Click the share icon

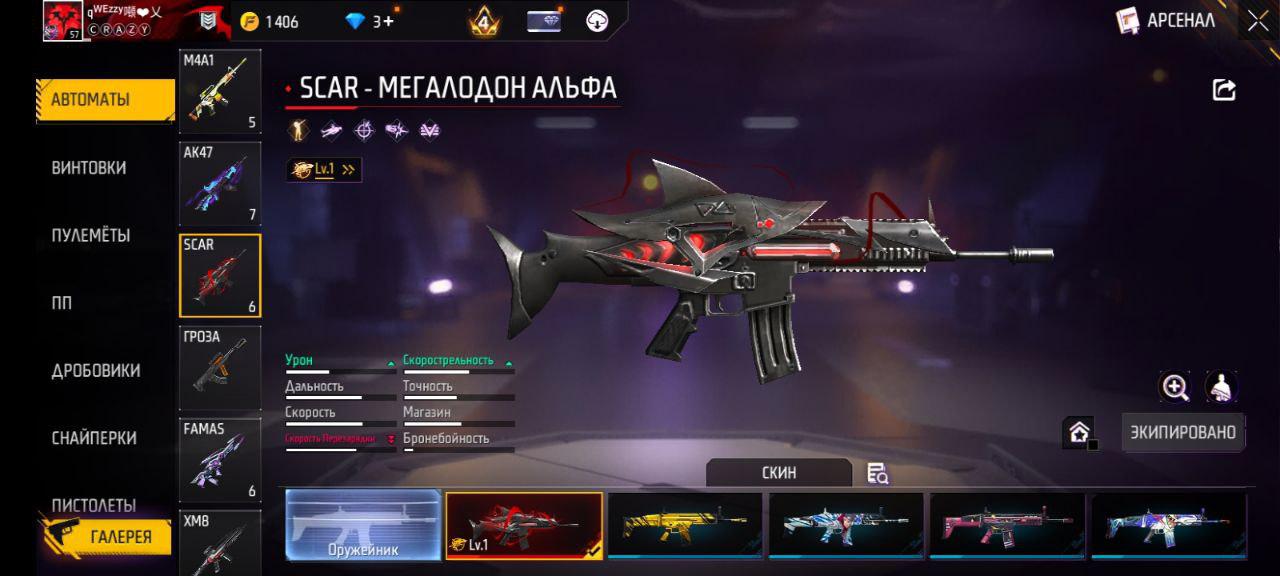point(1224,90)
